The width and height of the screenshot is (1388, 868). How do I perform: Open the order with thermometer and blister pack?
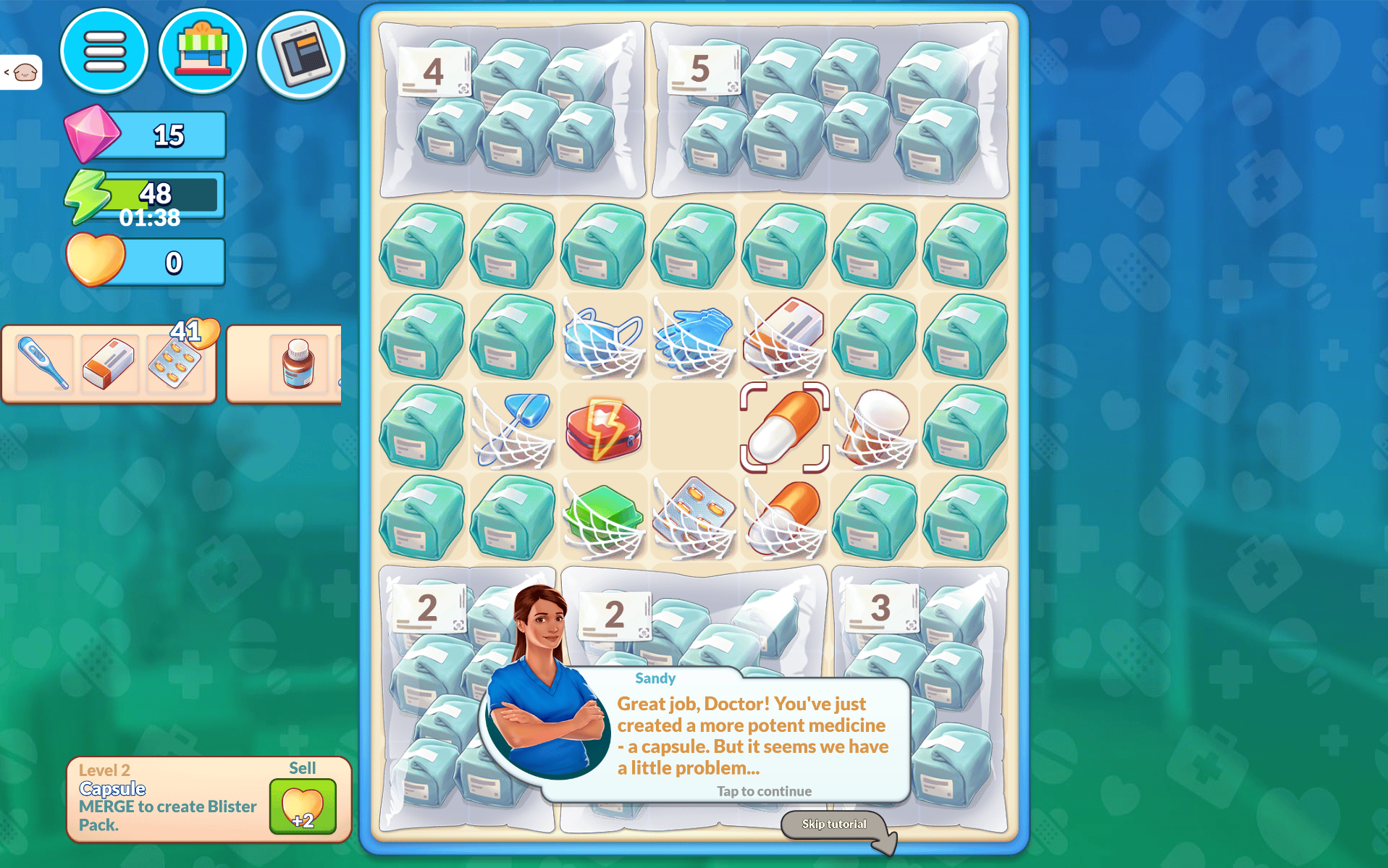click(109, 363)
